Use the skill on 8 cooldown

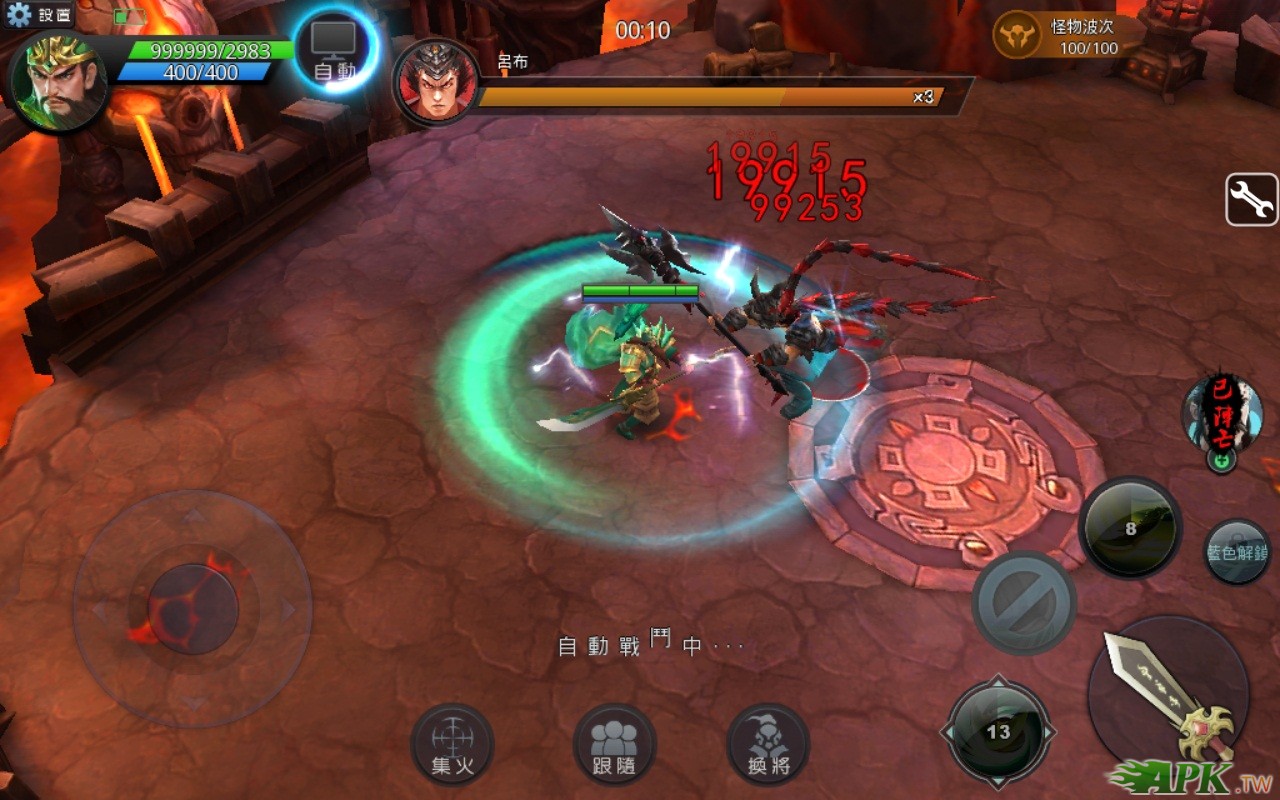1130,528
